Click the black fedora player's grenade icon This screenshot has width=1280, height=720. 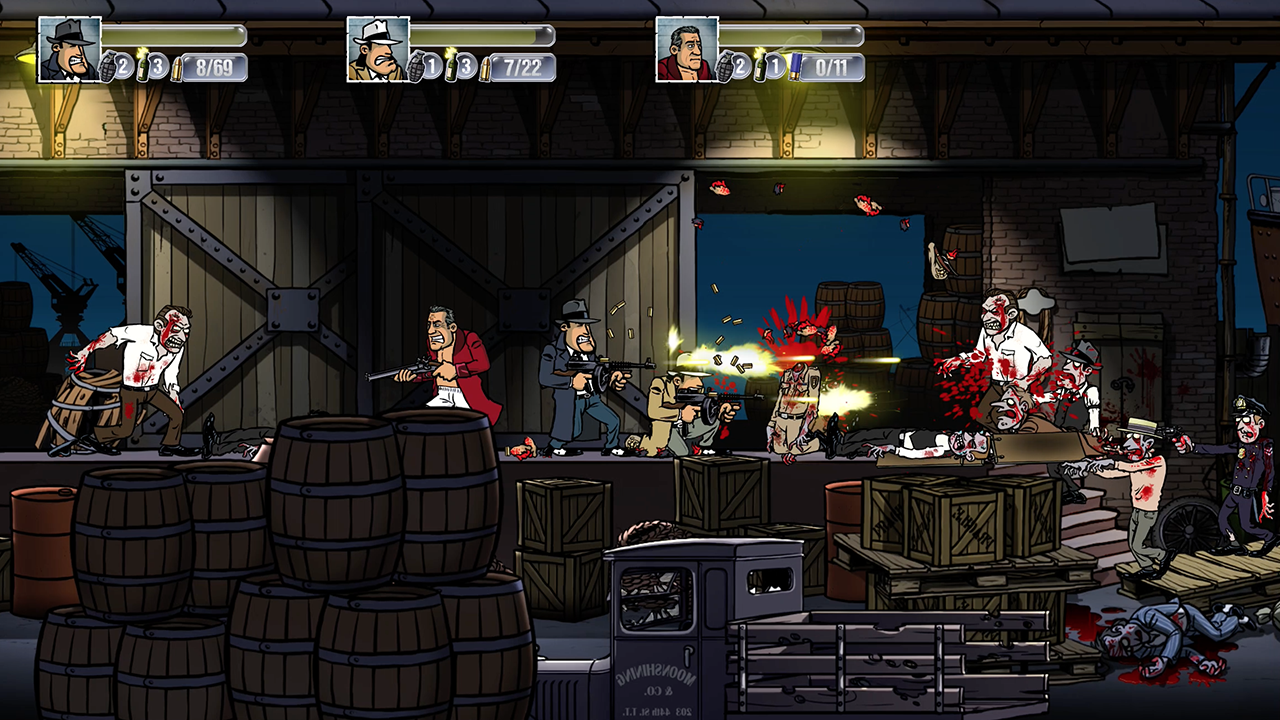pos(110,68)
